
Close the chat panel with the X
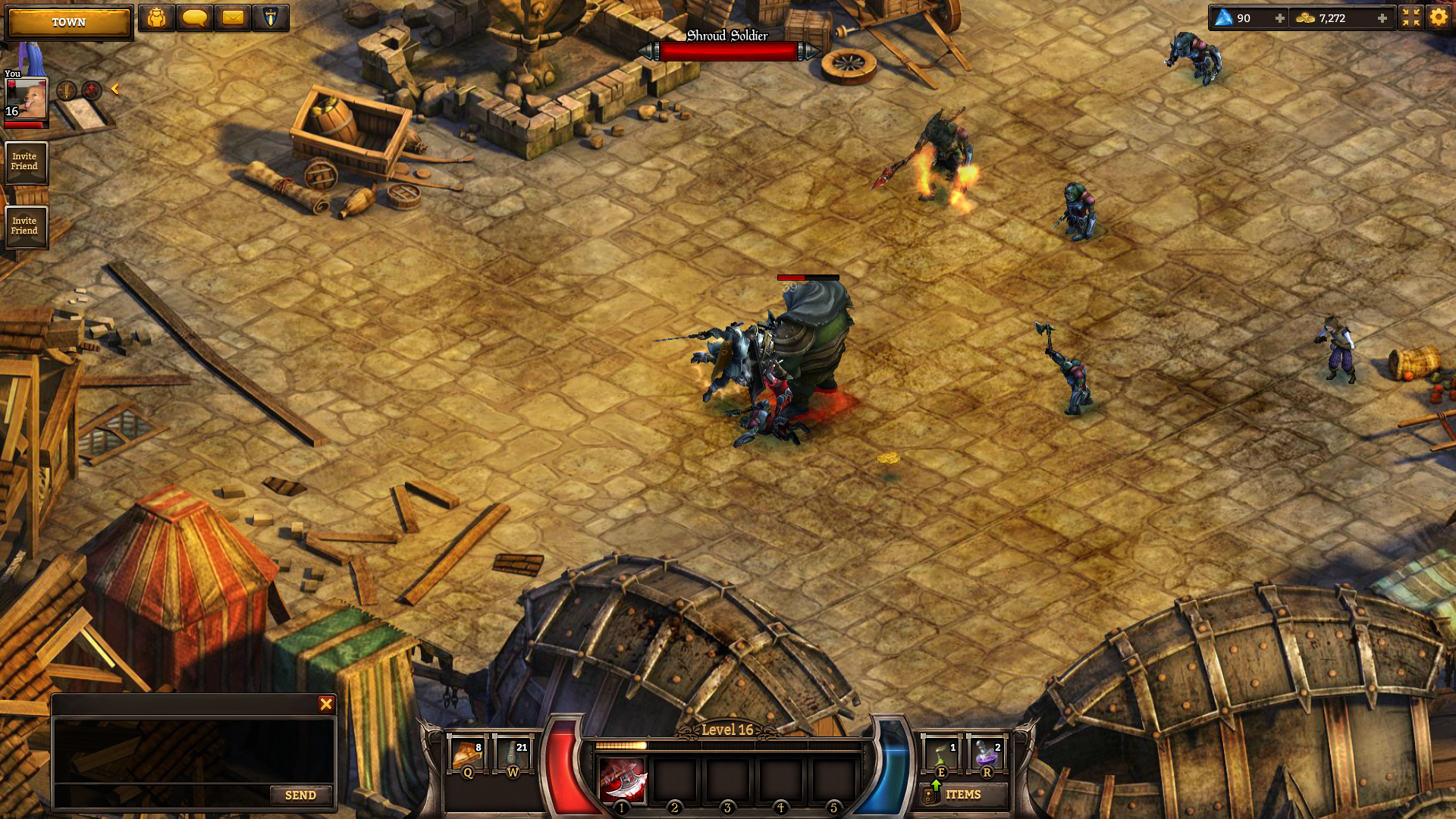(x=326, y=704)
